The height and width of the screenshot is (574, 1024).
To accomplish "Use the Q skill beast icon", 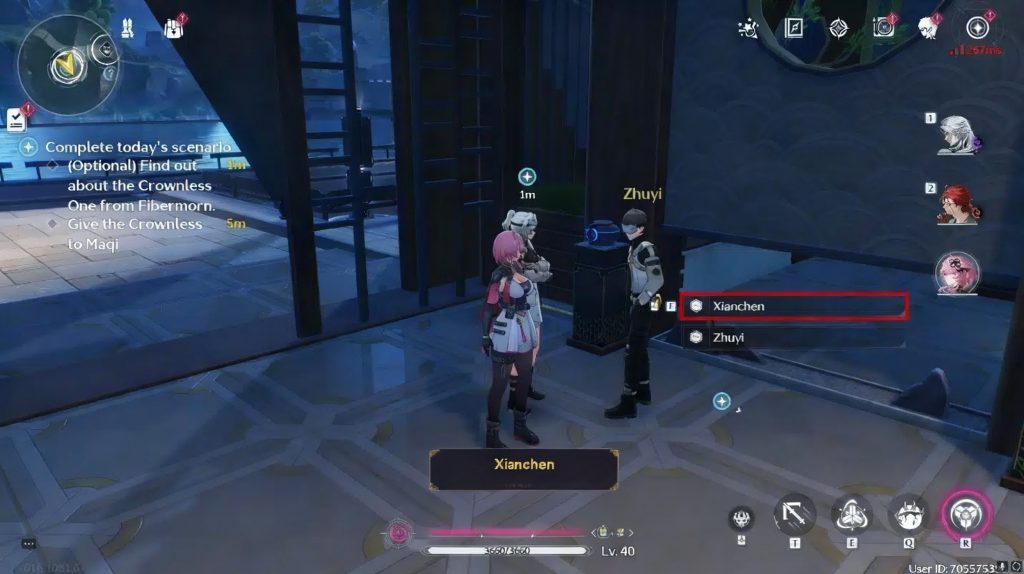I will (908, 515).
